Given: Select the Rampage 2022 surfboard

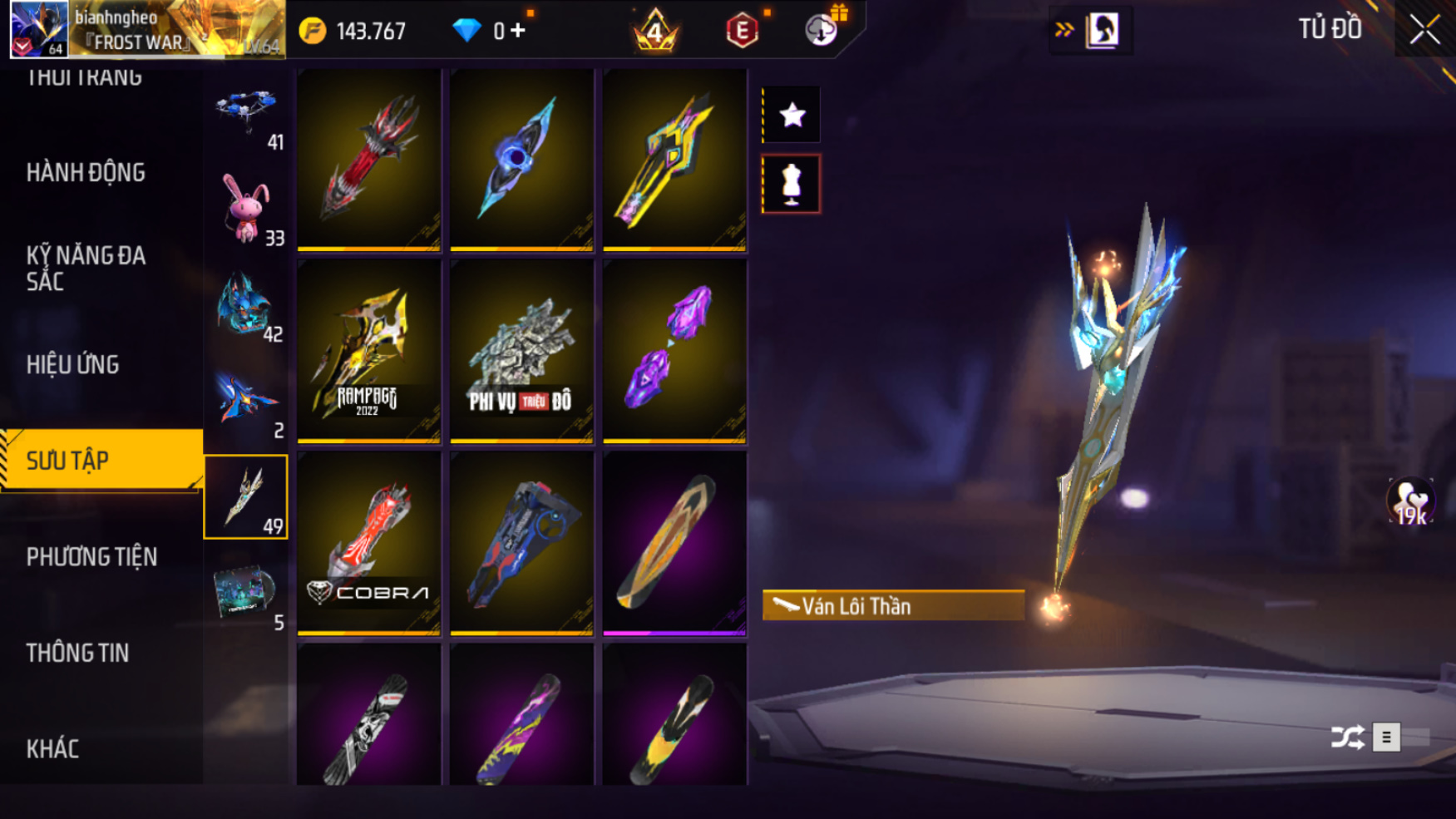Looking at the screenshot, I should coord(369,350).
